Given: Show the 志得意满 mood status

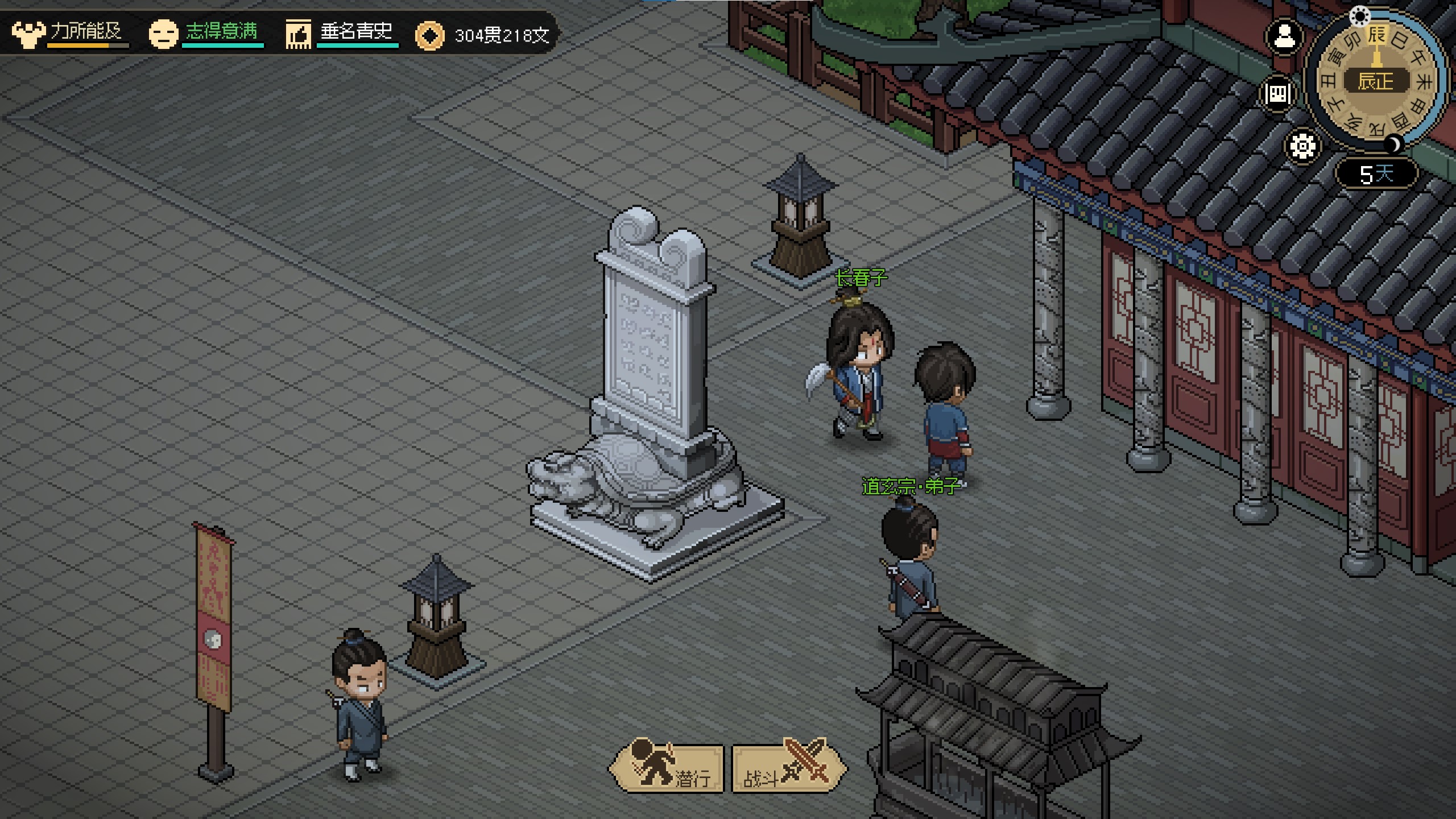Looking at the screenshot, I should [x=206, y=33].
